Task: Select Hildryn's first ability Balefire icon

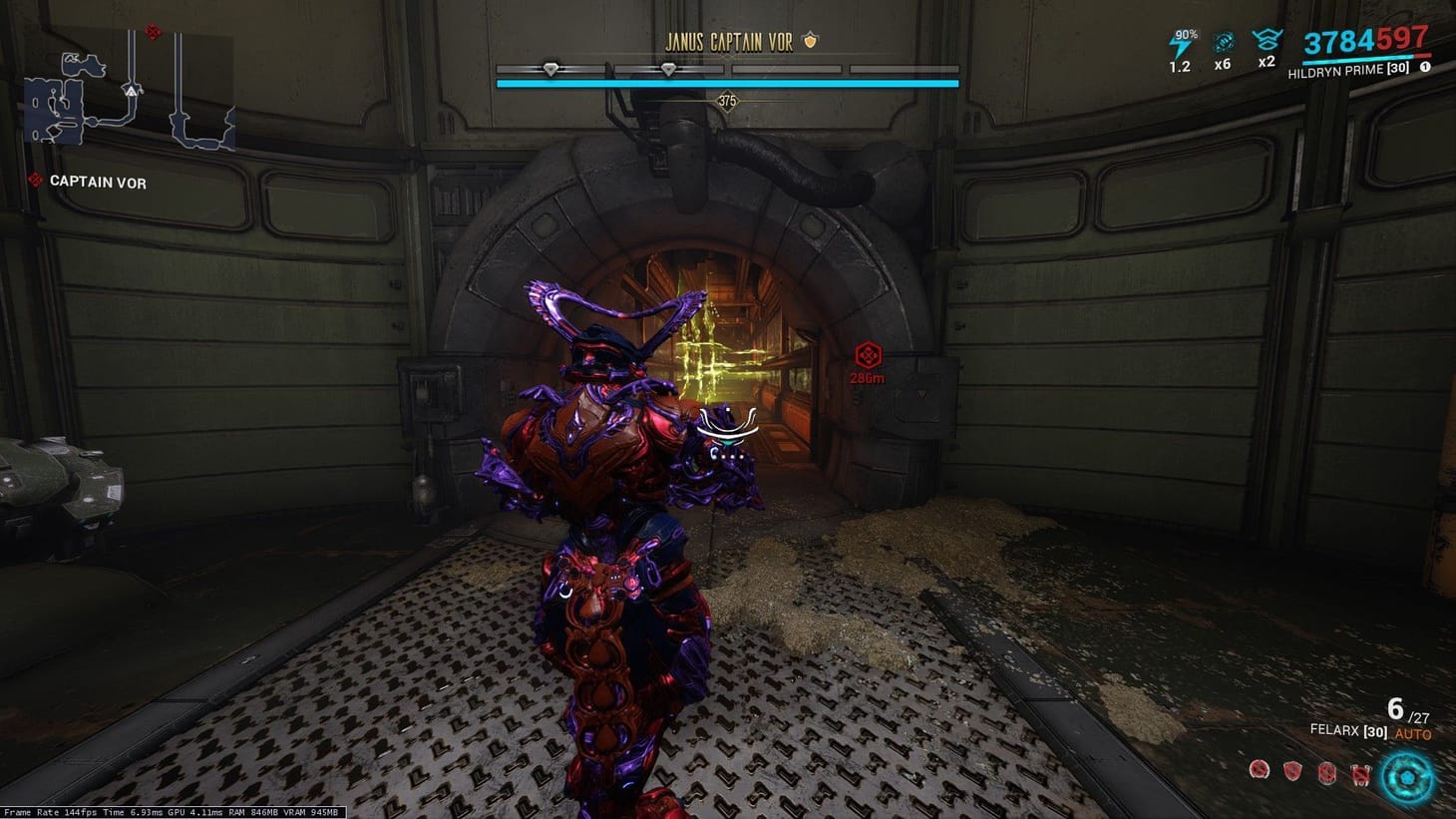Action: pyautogui.click(x=1259, y=771)
